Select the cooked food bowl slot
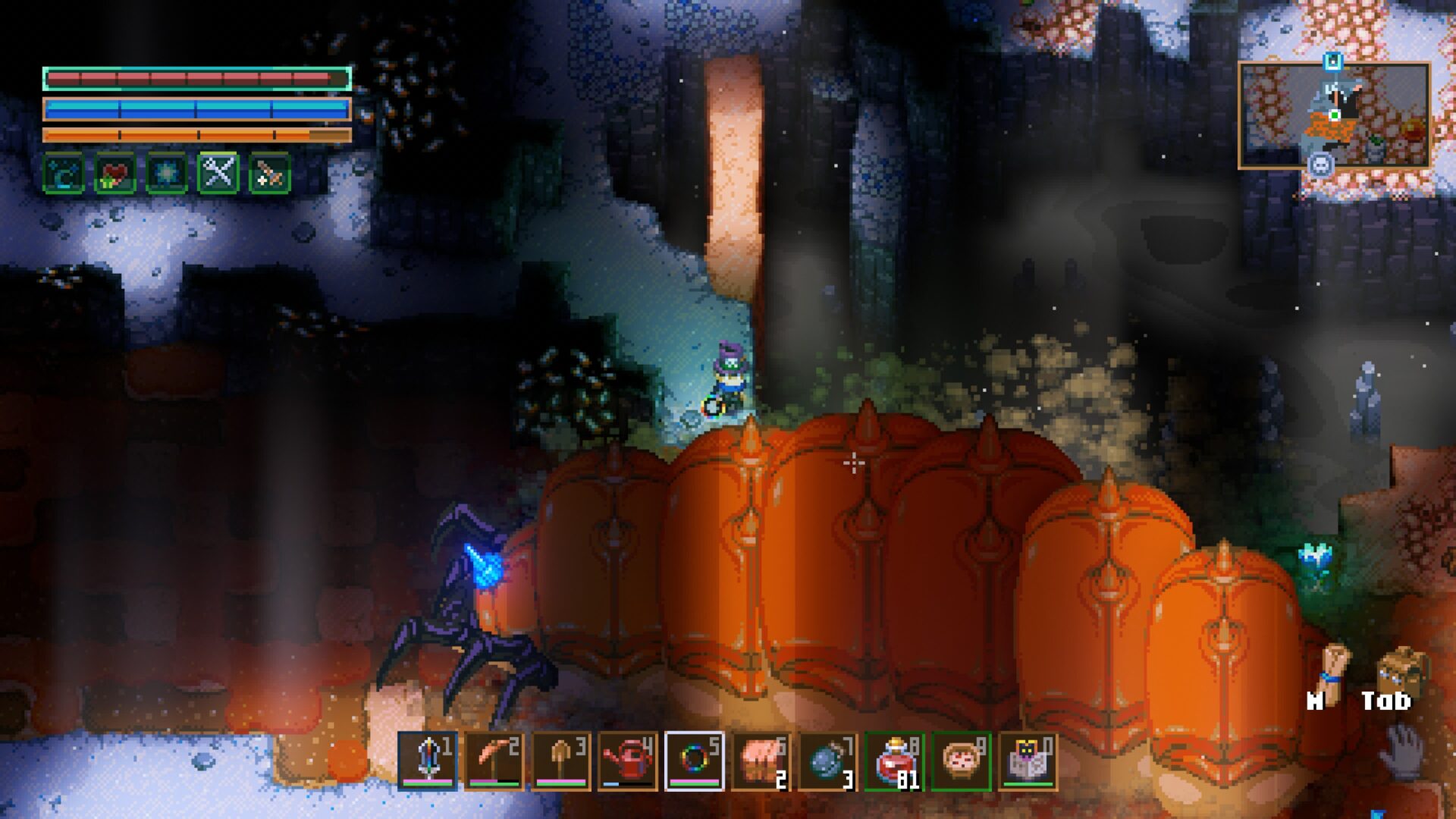The height and width of the screenshot is (819, 1456). (961, 761)
